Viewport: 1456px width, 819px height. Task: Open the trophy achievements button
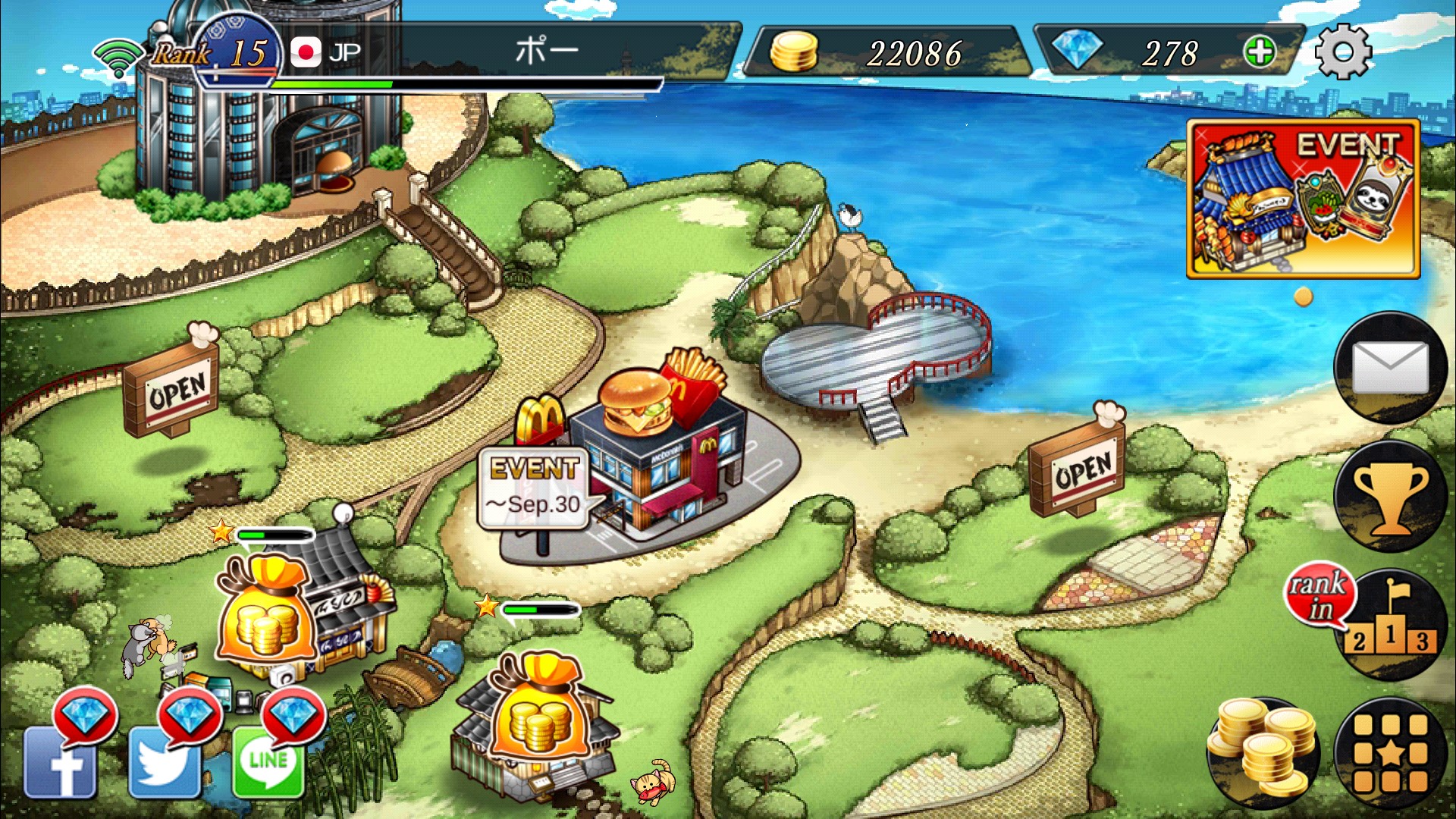click(1390, 497)
